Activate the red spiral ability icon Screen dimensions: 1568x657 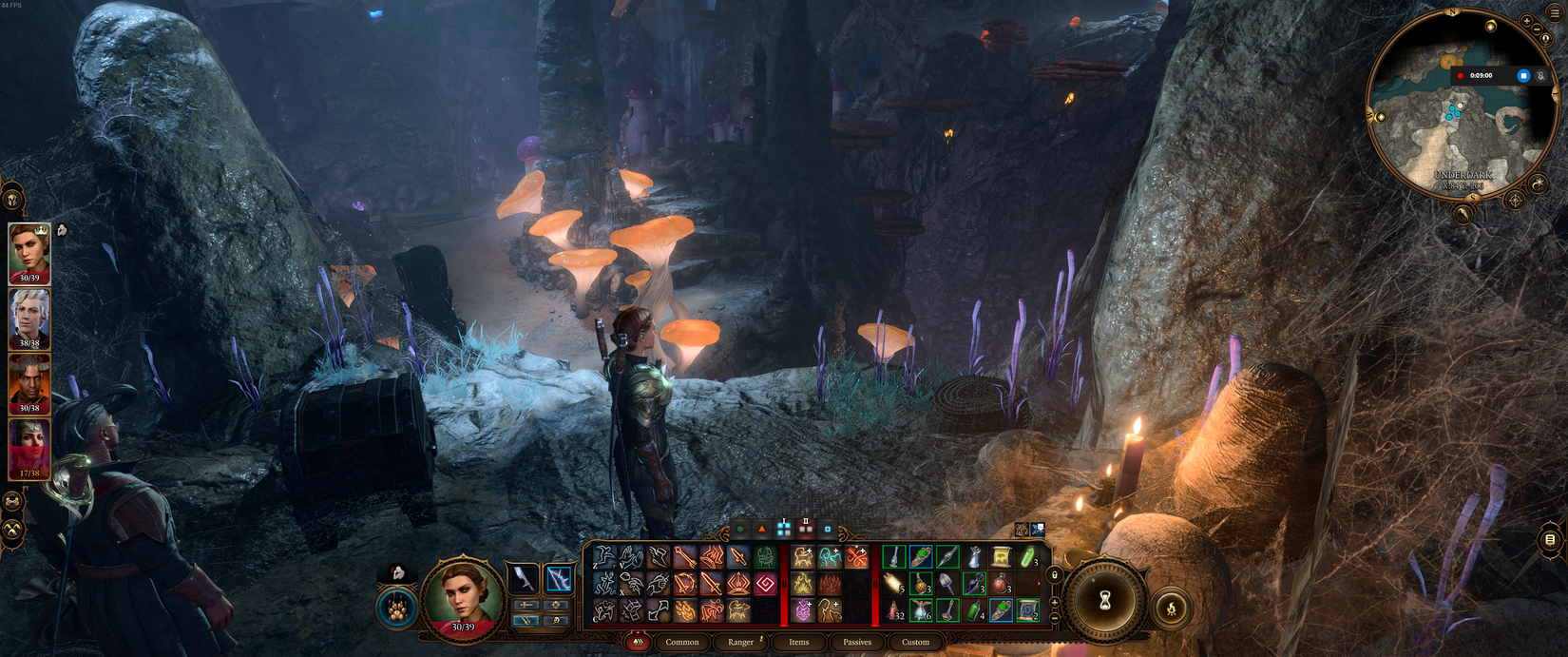point(765,584)
